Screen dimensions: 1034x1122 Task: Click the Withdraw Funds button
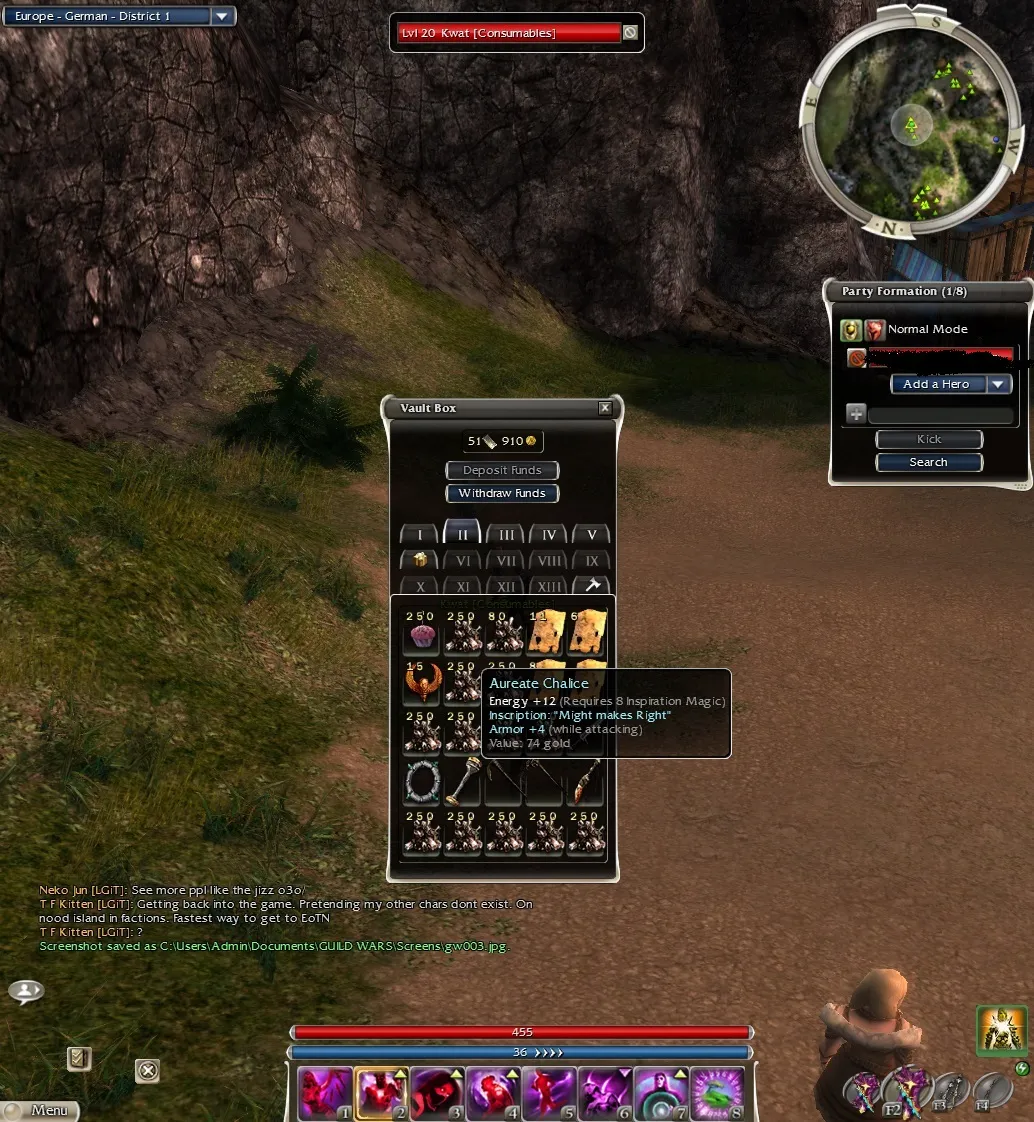(502, 493)
